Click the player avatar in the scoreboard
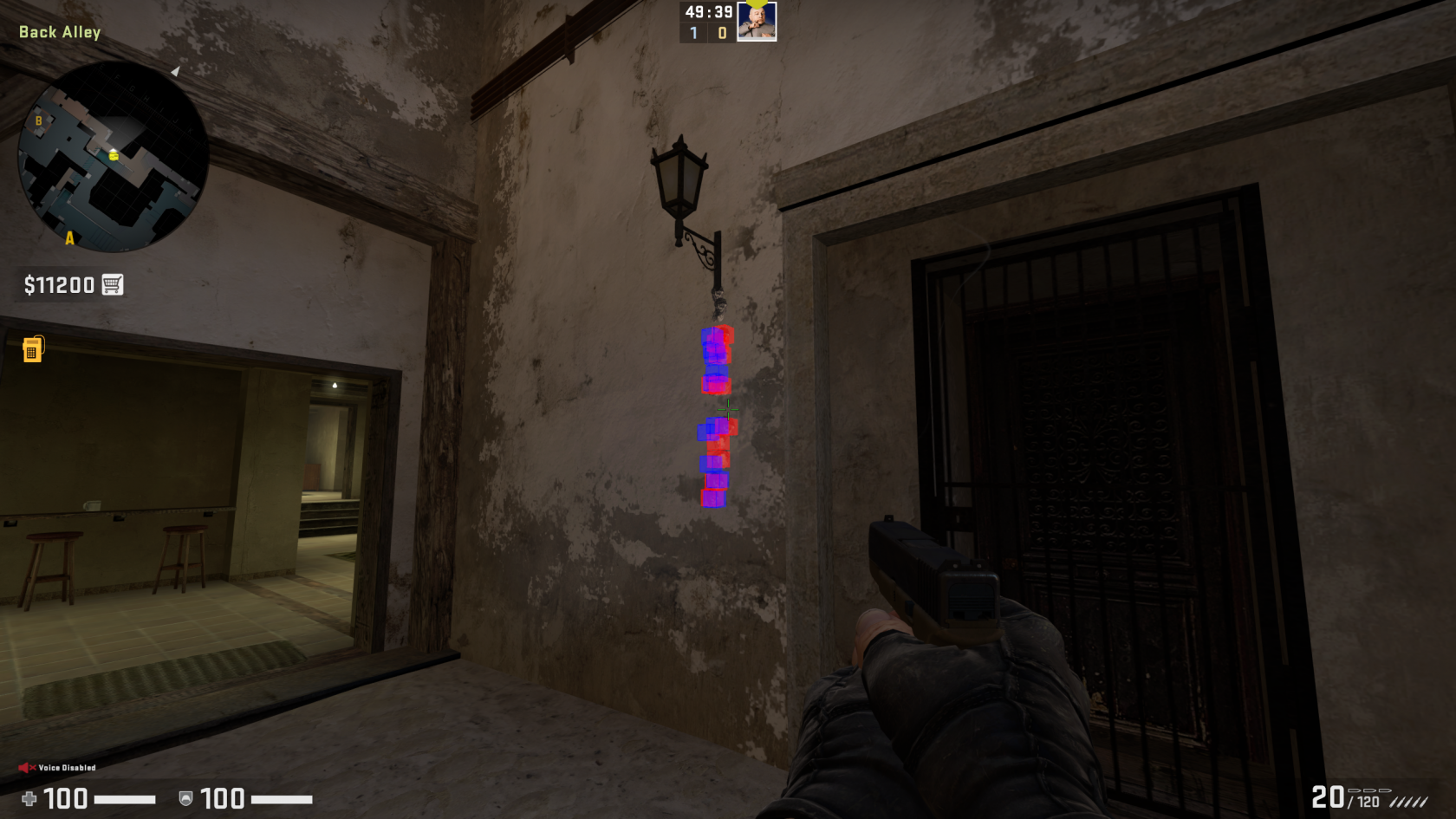This screenshot has width=1456, height=819. pyautogui.click(x=755, y=23)
